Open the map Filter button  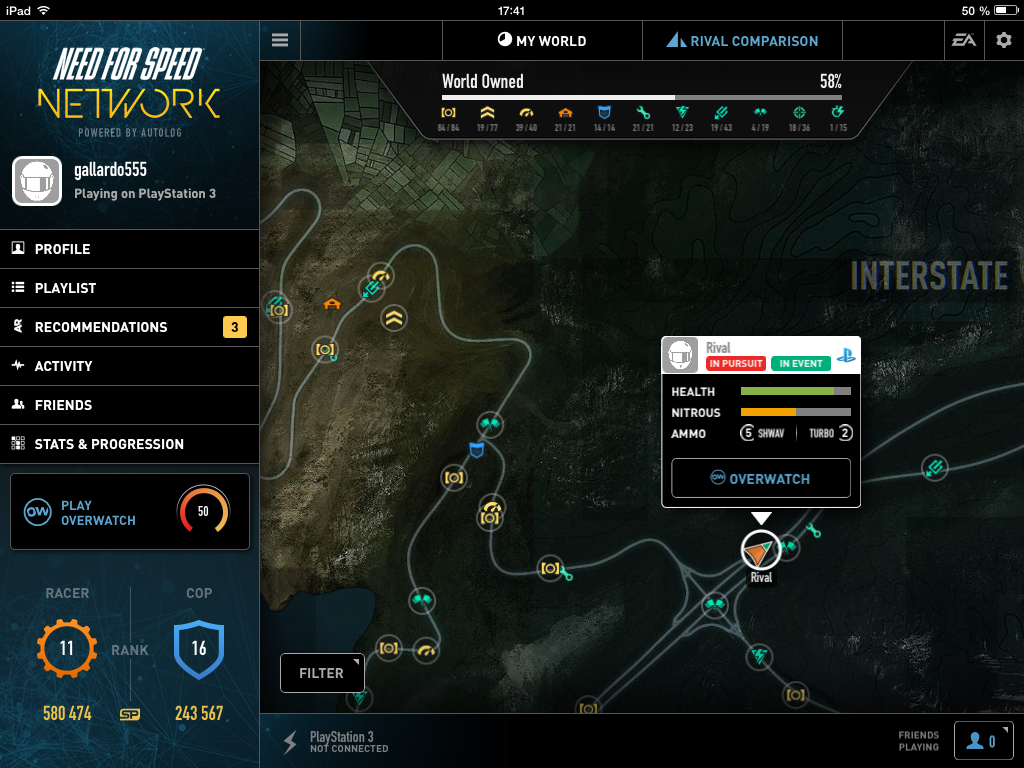click(x=321, y=673)
